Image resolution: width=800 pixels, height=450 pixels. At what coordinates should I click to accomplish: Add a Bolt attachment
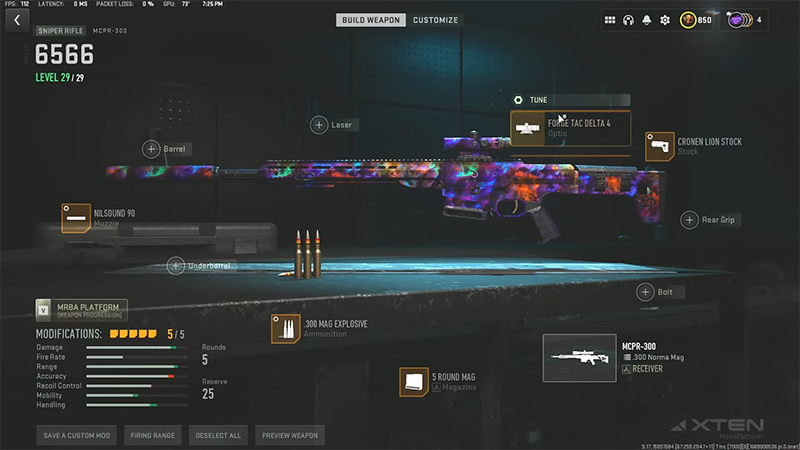tap(646, 292)
